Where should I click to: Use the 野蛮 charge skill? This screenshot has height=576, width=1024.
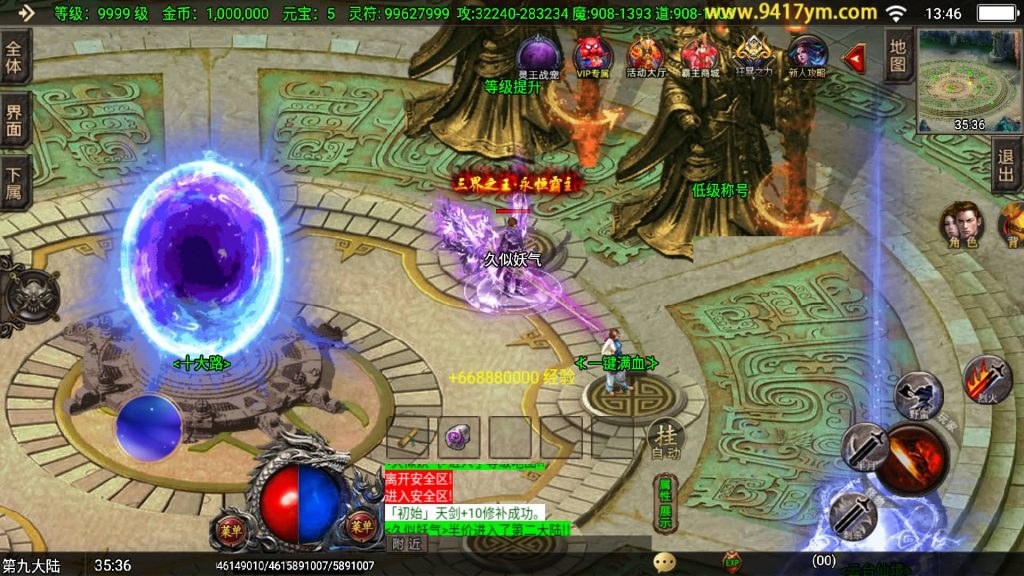917,393
